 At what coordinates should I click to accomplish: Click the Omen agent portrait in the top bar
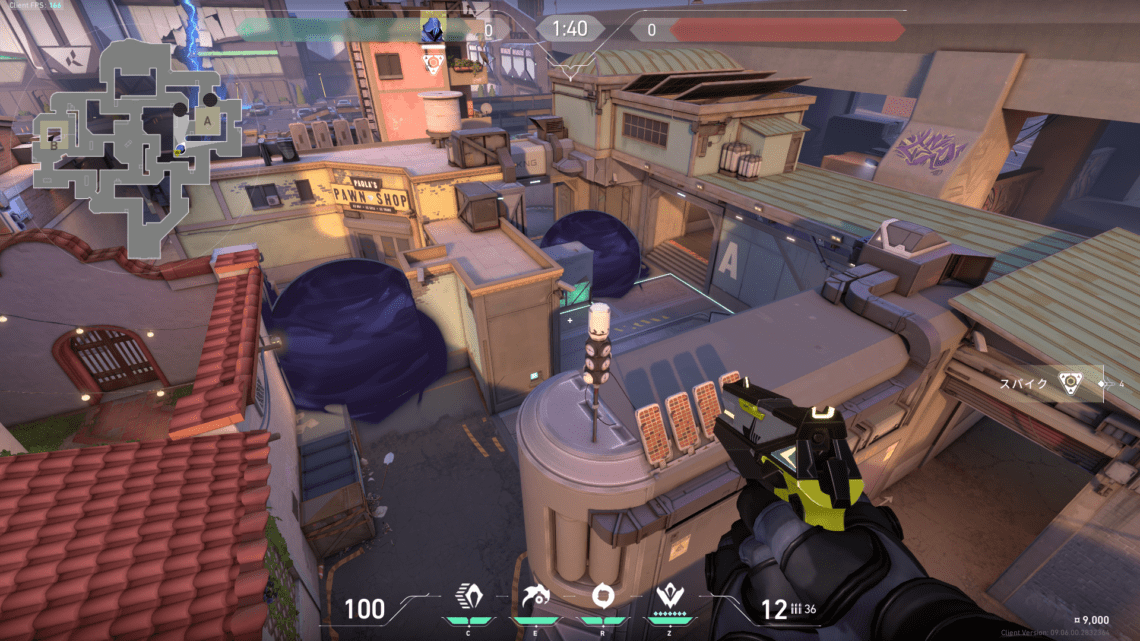(x=432, y=29)
